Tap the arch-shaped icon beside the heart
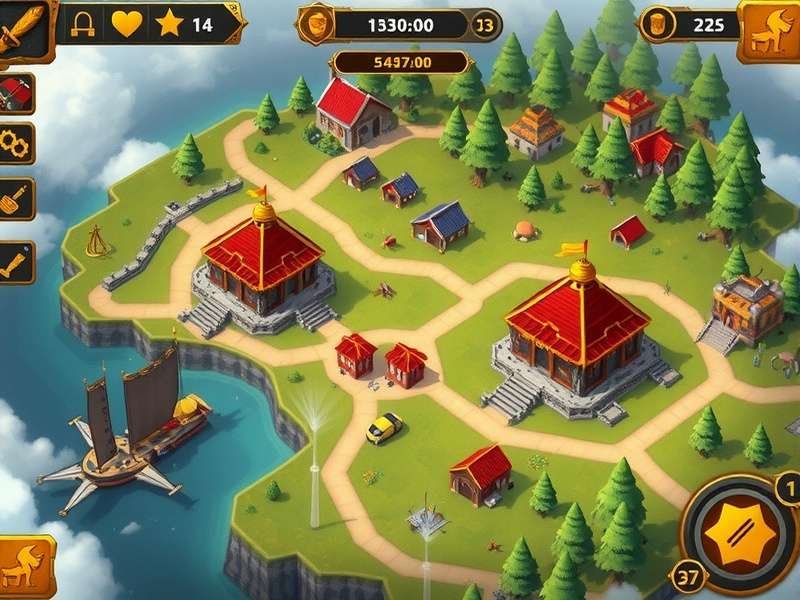 (x=84, y=24)
